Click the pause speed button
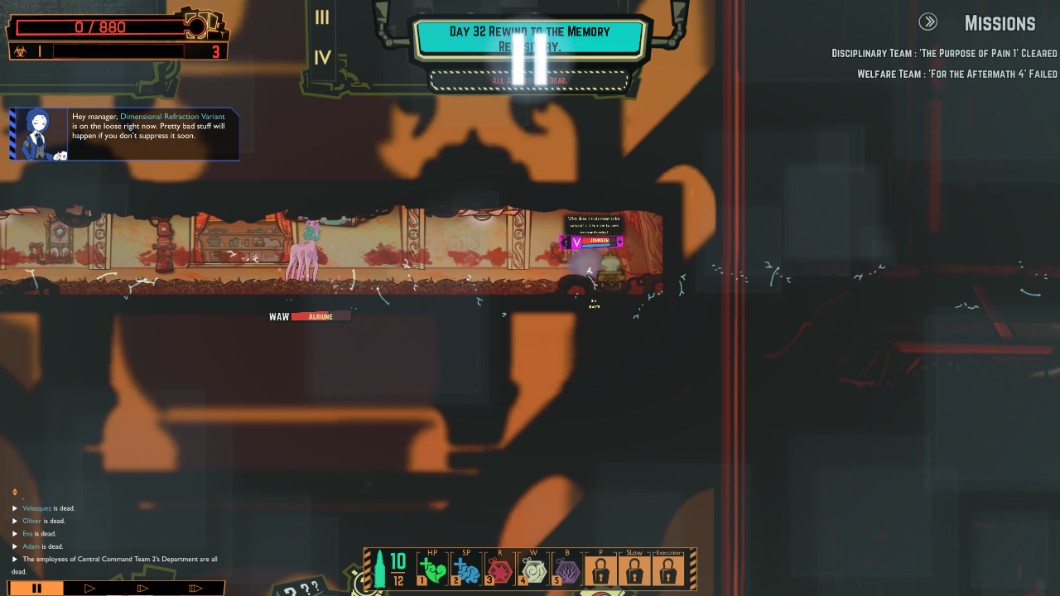 37,588
